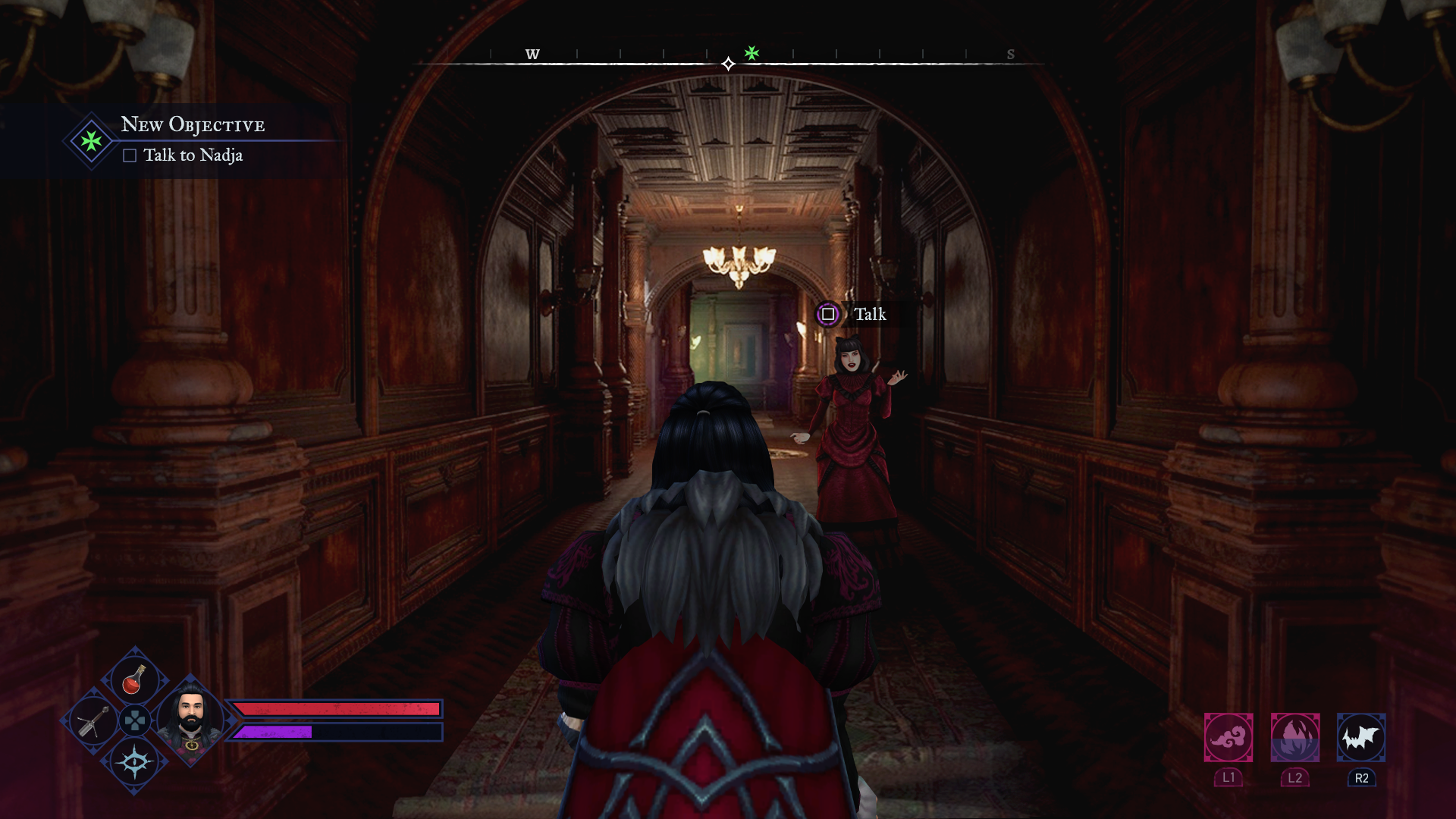Viewport: 1456px width, 819px height.
Task: Trigger the bat transformation ability
Action: pos(1360,737)
